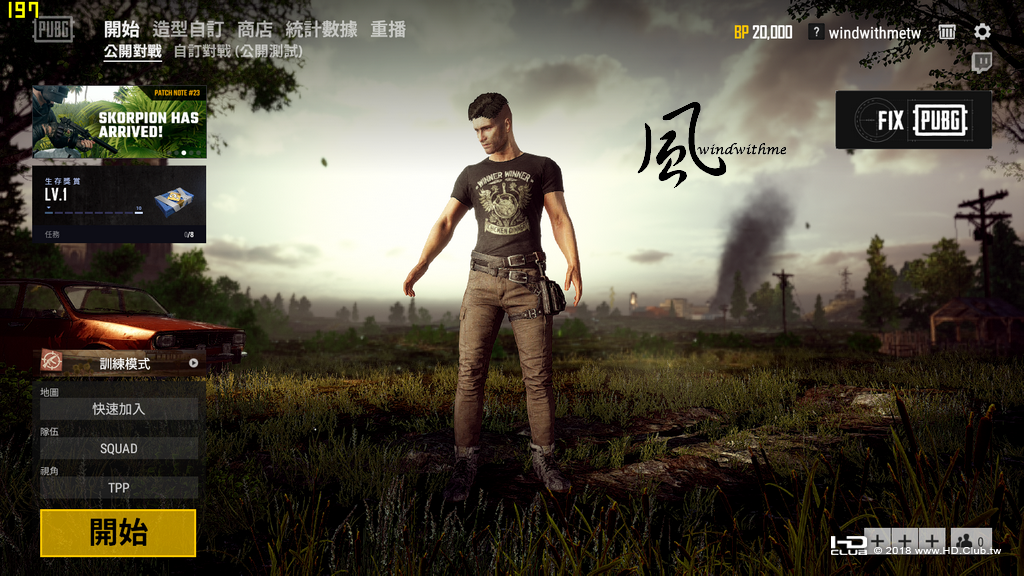
Task: Open the Twitch link icon
Action: [x=982, y=63]
